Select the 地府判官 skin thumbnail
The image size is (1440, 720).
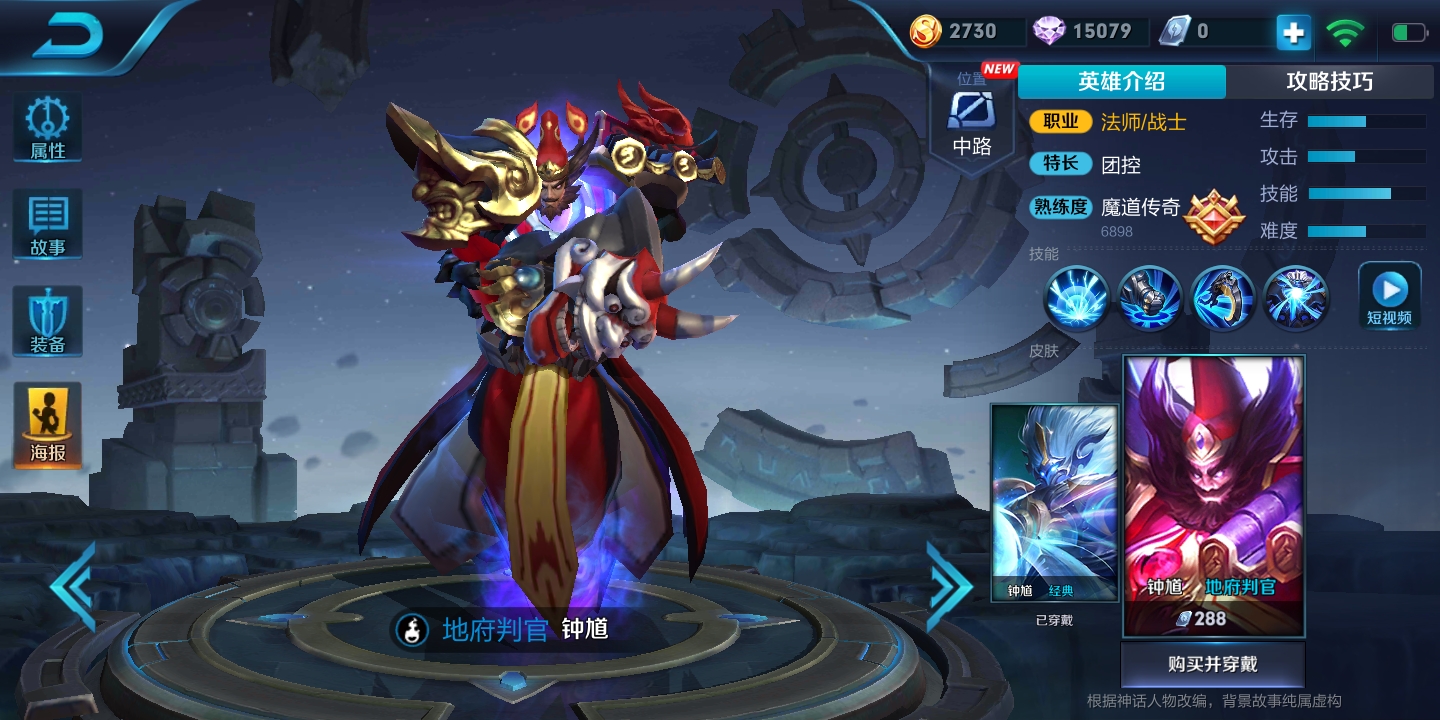click(x=1214, y=495)
